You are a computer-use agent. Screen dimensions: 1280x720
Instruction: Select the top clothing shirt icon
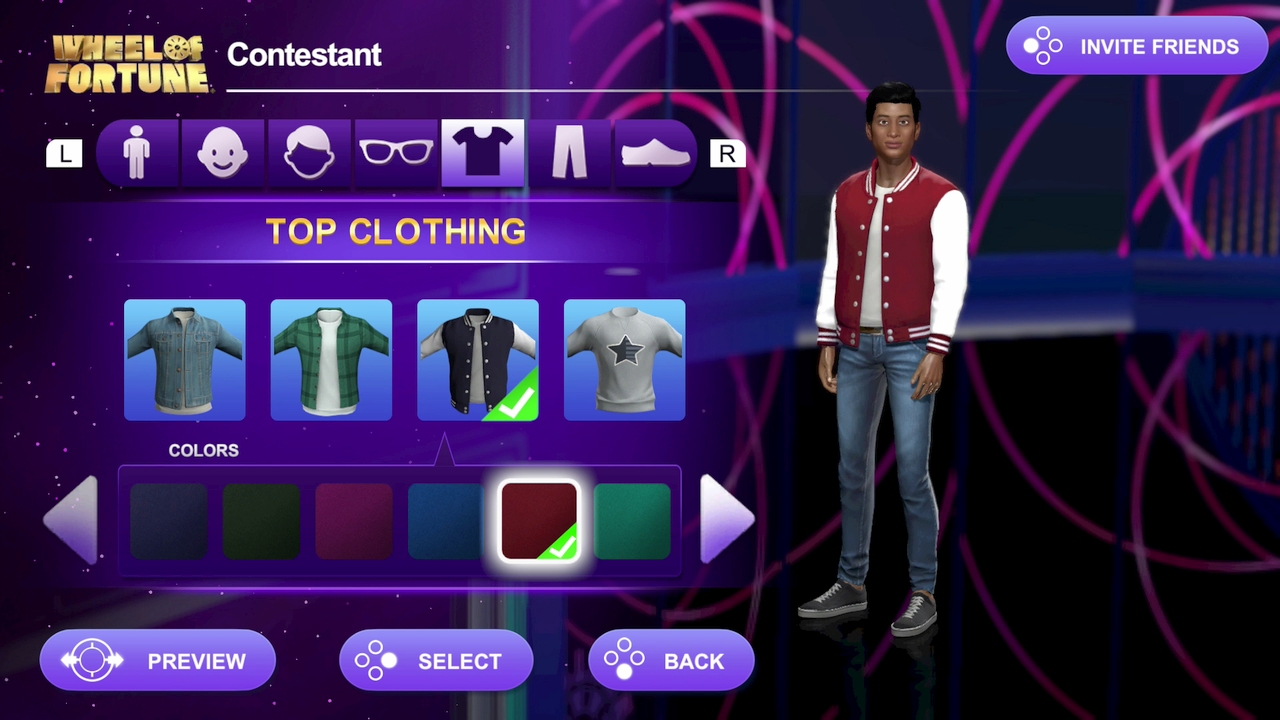coord(482,152)
